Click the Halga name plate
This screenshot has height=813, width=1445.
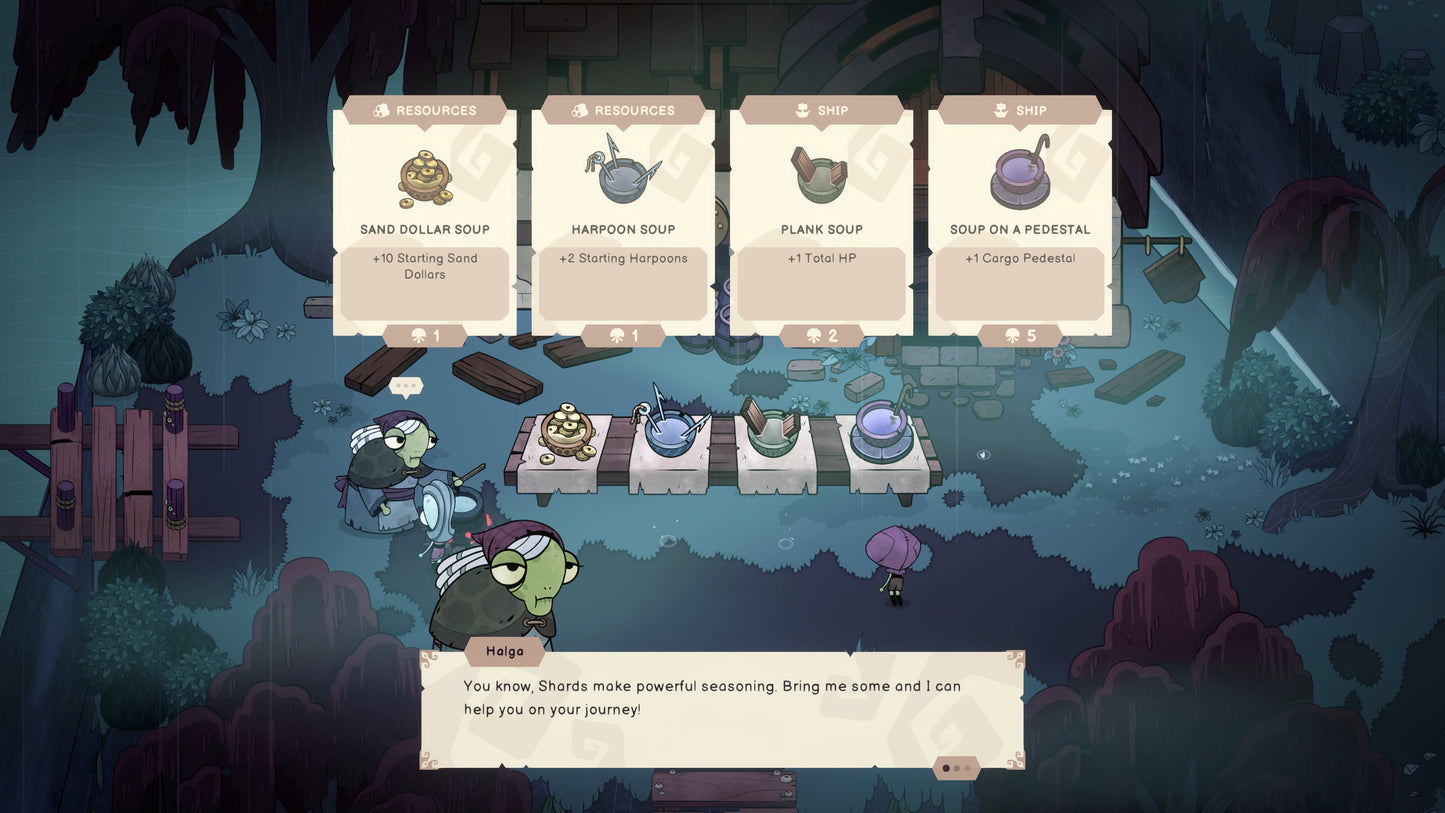(x=504, y=651)
